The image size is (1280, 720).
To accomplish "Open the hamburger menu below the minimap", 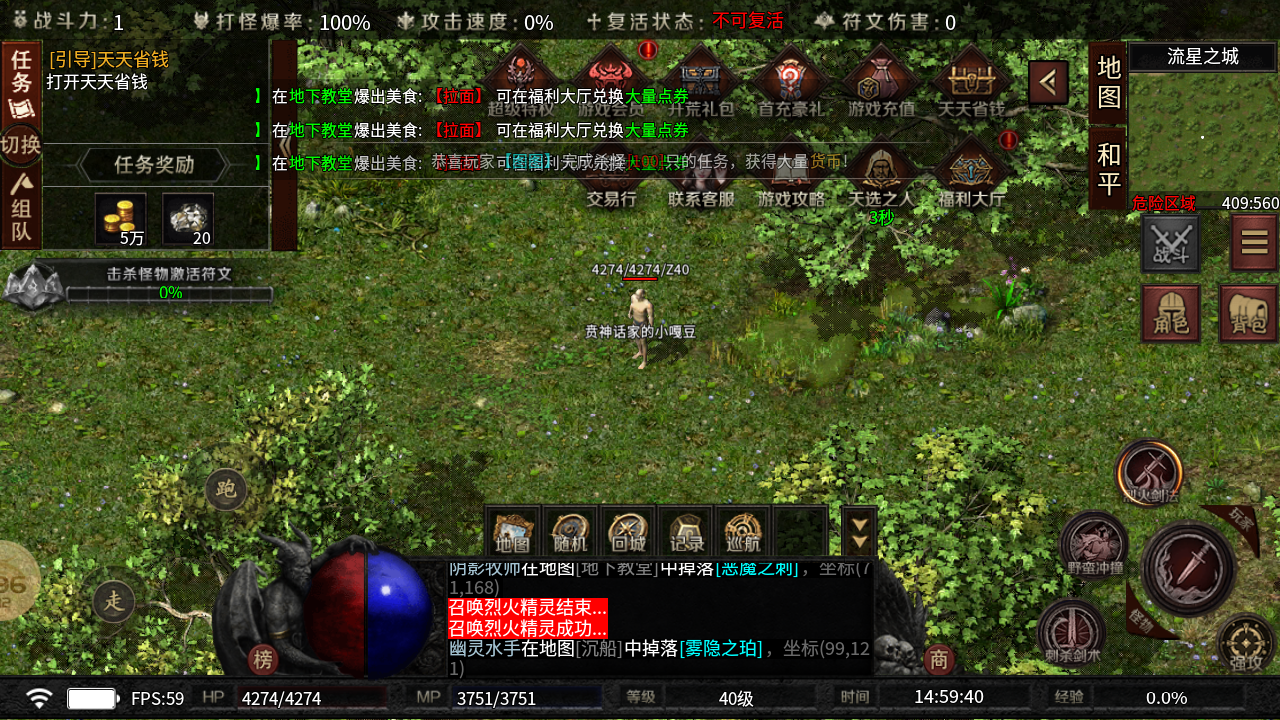I will coord(1254,240).
